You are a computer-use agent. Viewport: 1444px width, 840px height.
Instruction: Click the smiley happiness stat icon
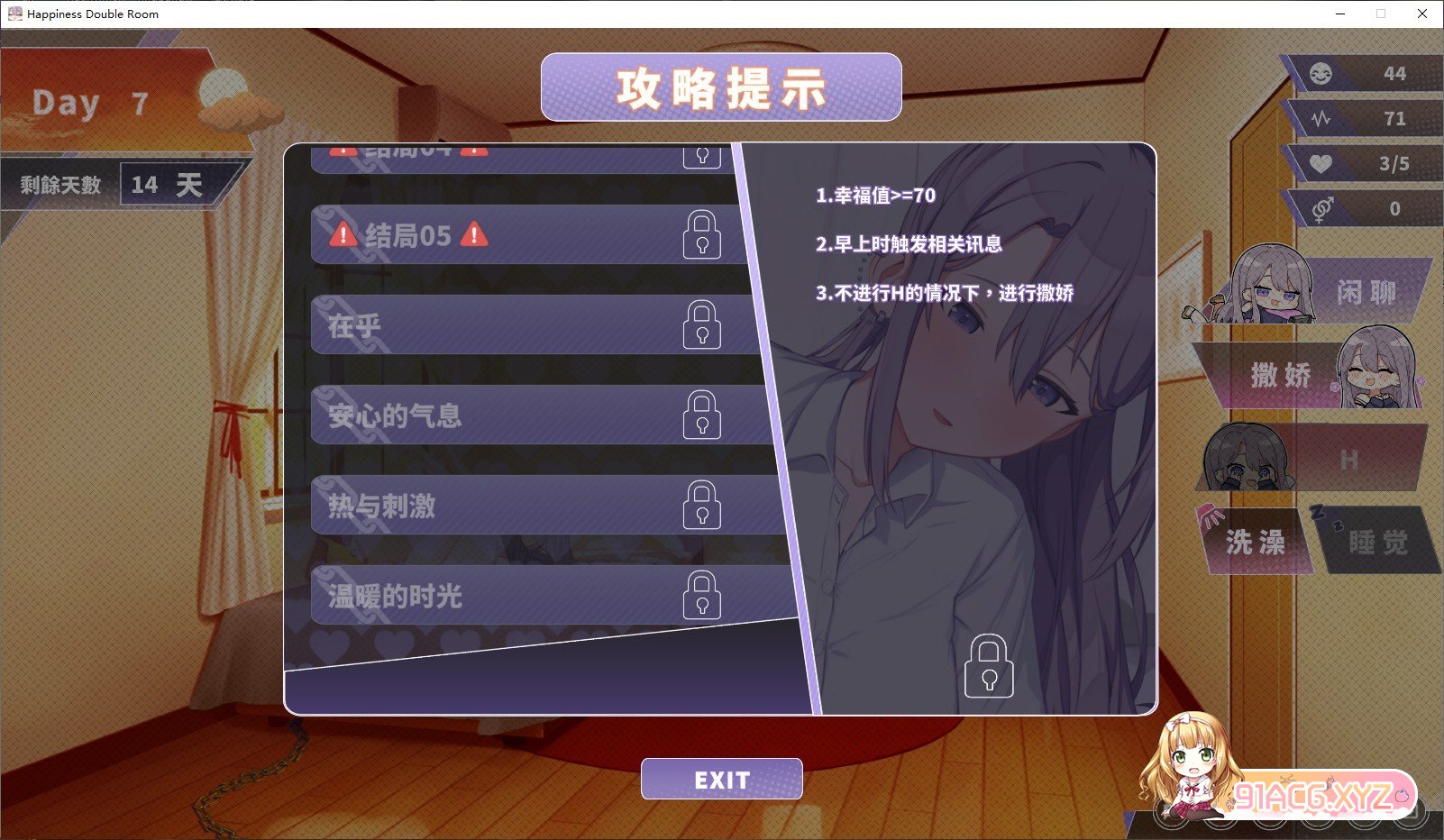1320,74
